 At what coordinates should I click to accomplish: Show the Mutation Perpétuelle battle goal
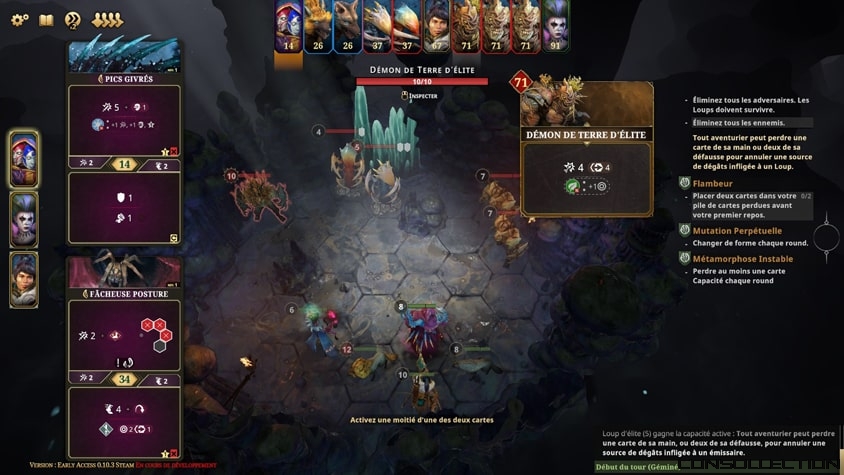(737, 231)
